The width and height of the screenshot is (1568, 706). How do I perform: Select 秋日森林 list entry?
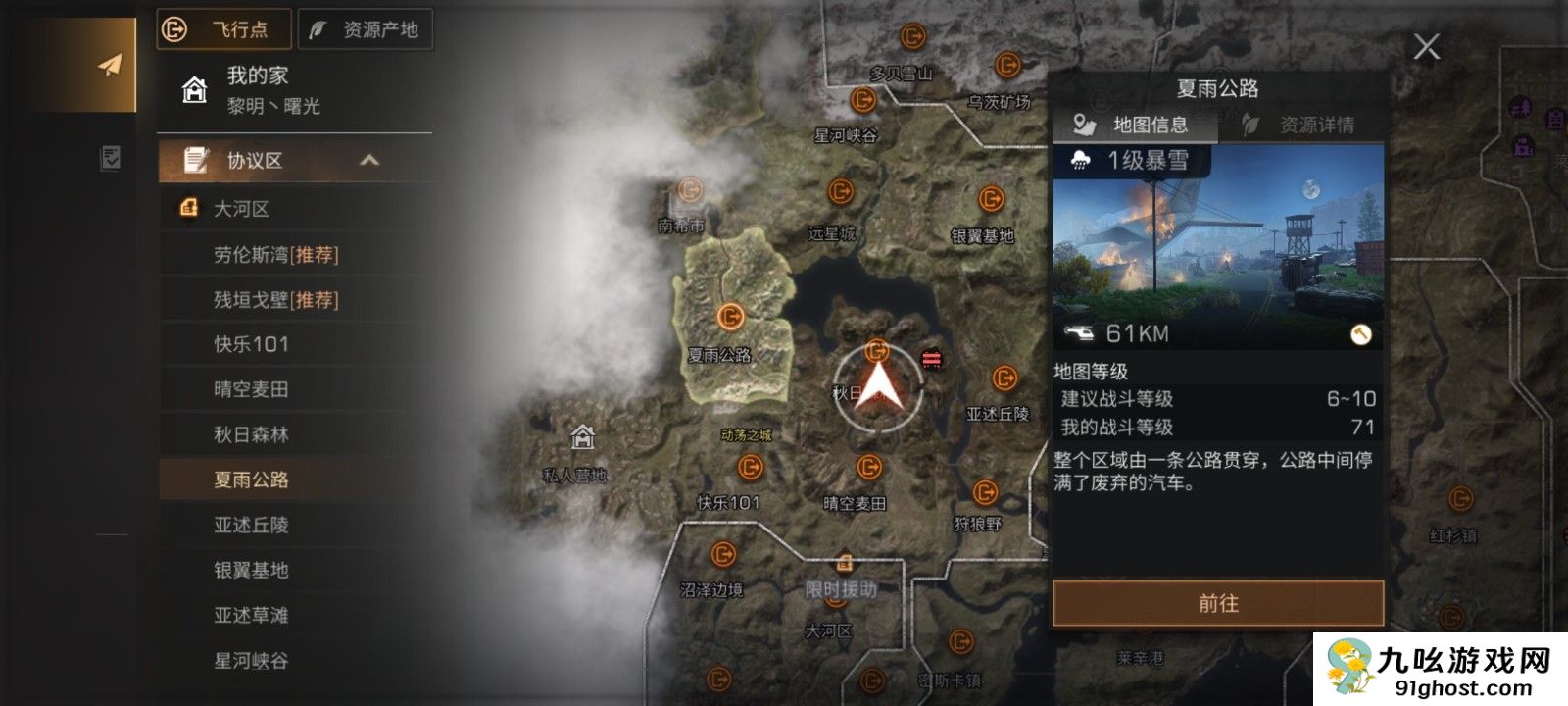(251, 434)
